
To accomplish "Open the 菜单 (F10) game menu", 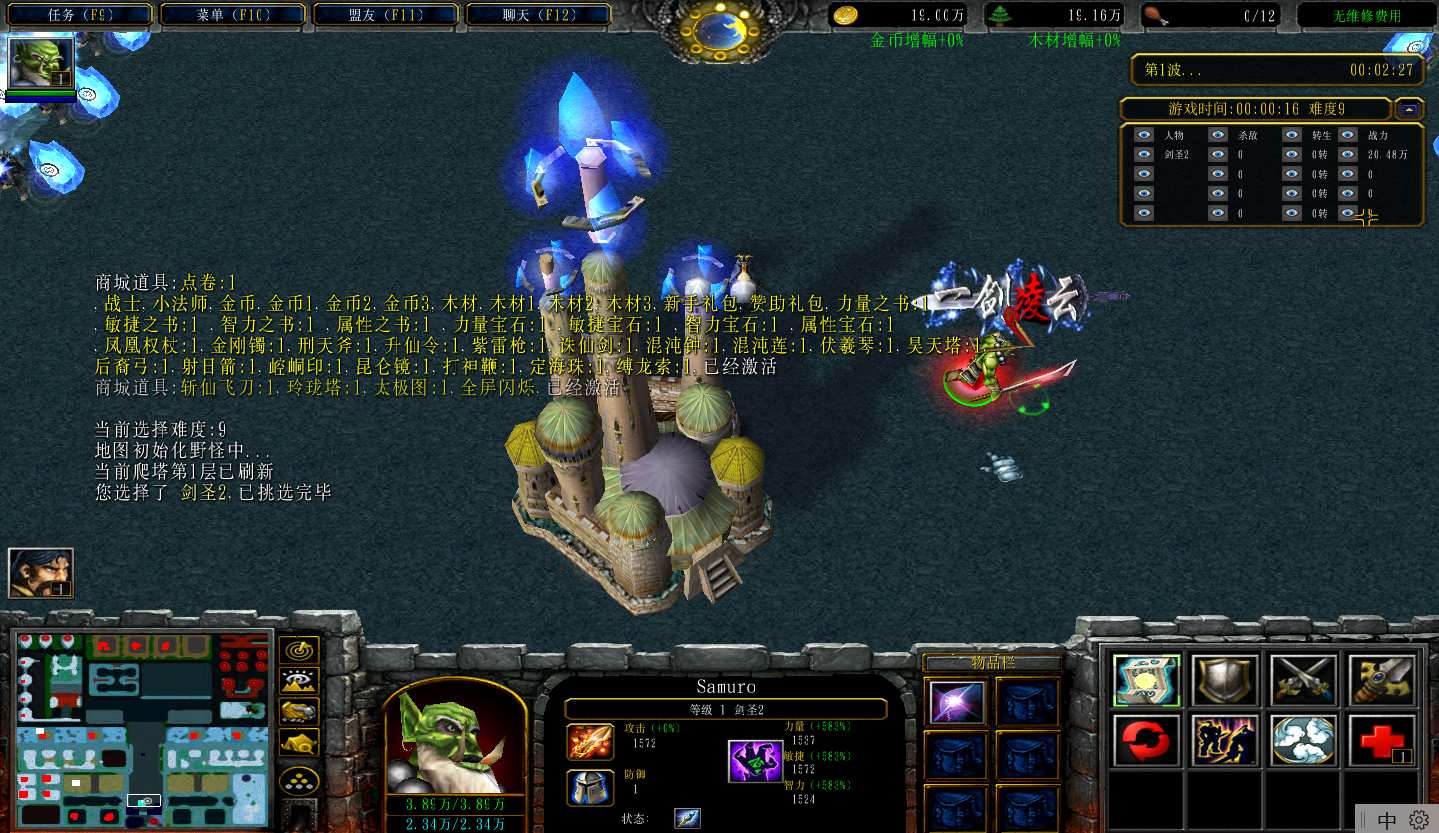I will (232, 15).
